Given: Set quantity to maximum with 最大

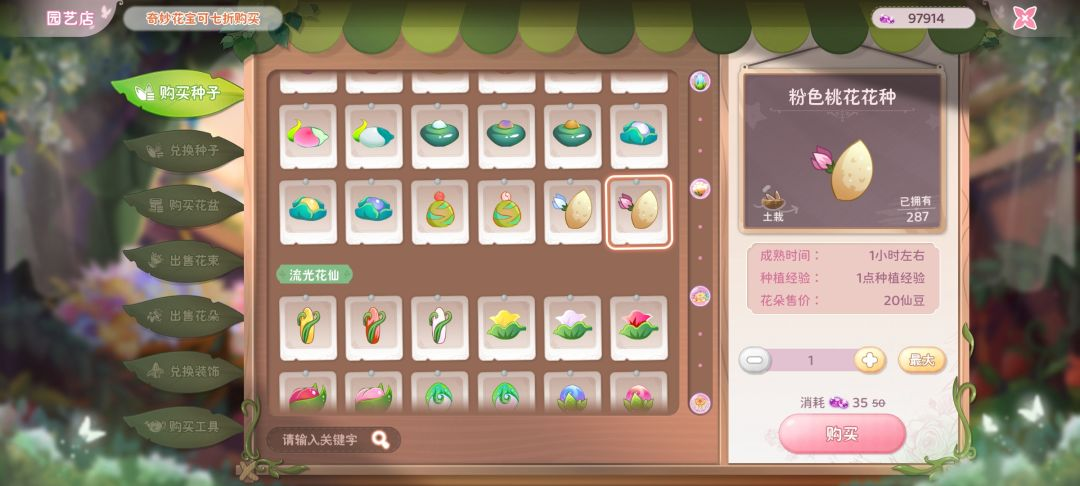Looking at the screenshot, I should click(920, 360).
